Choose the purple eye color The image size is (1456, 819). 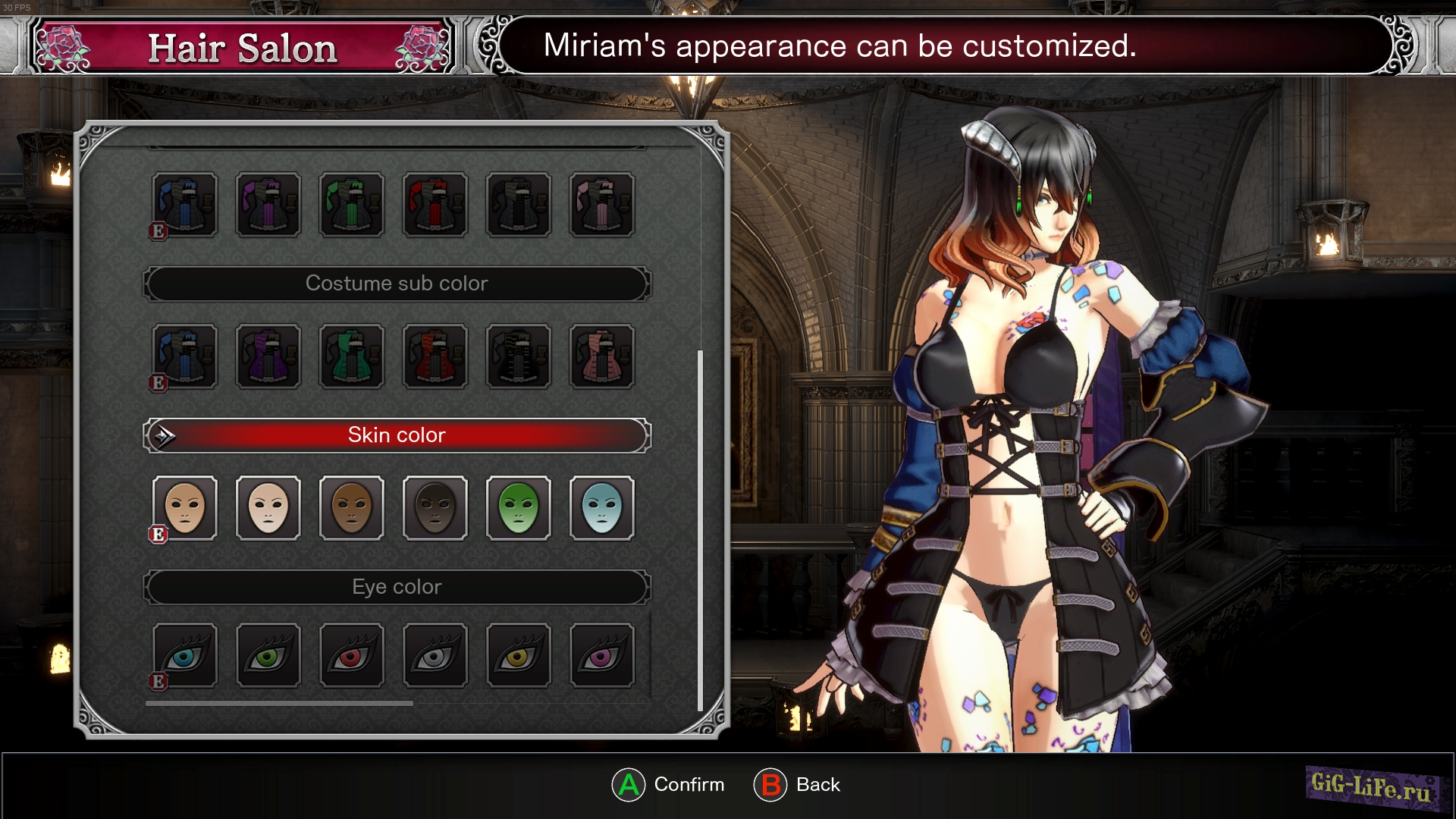click(x=602, y=656)
